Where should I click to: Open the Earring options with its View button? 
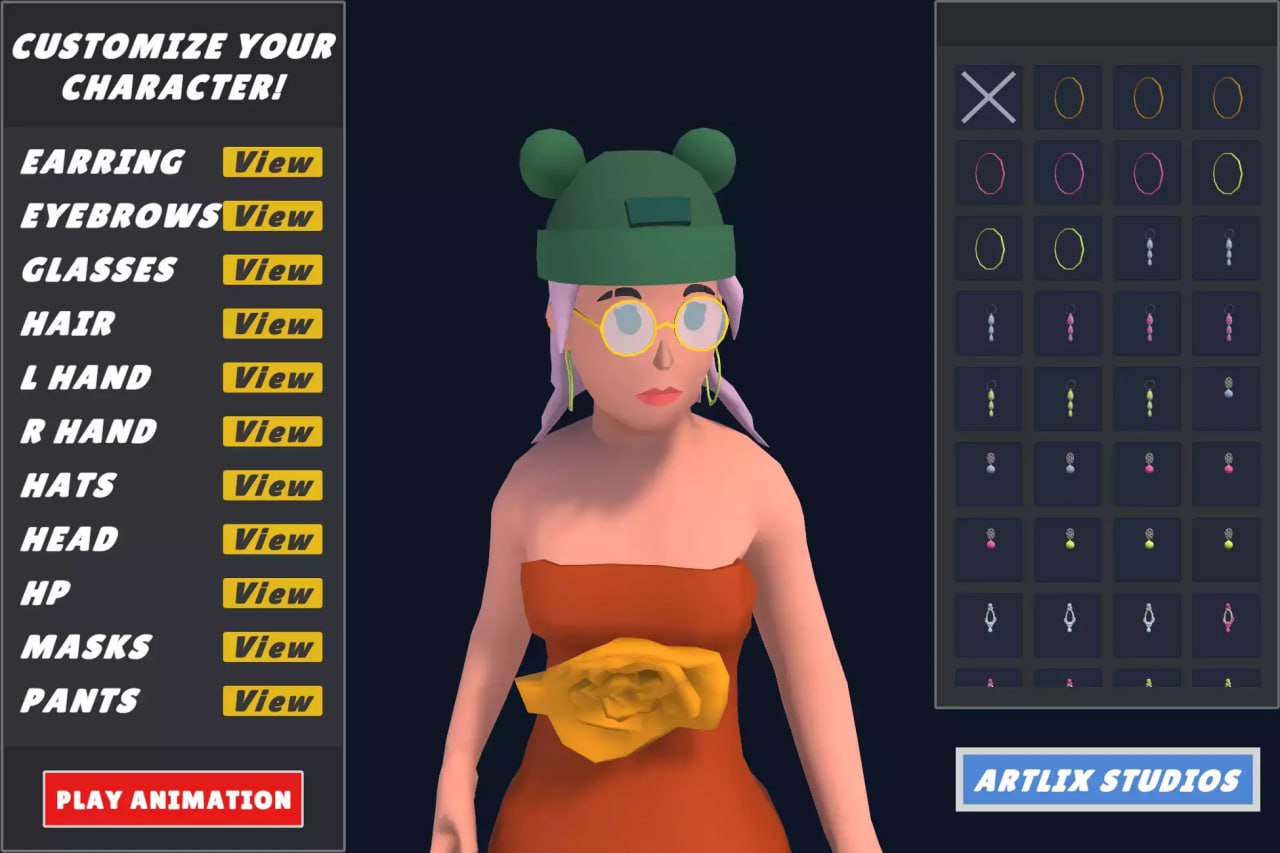tap(271, 163)
